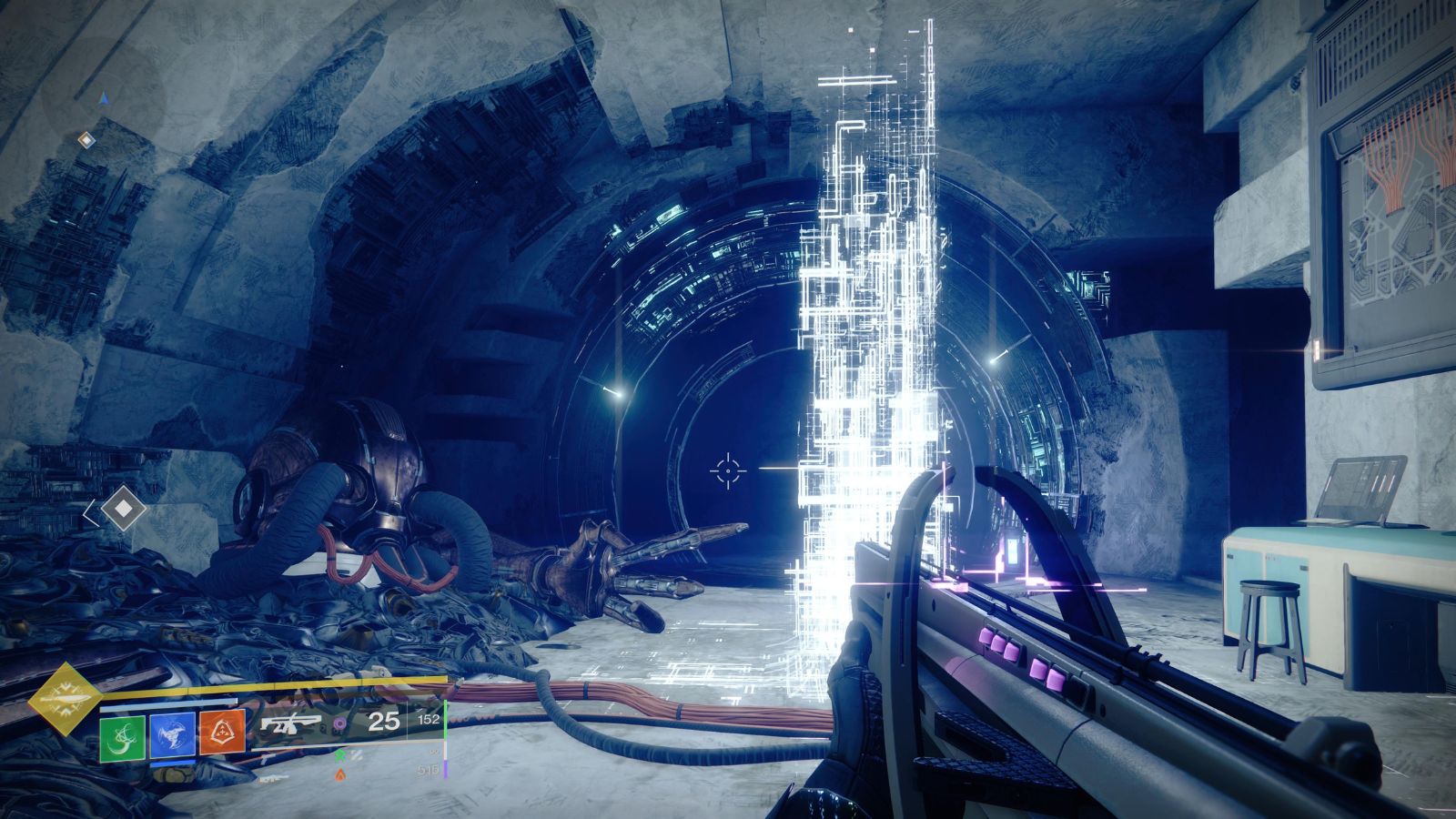Click the white health bar above the ability icons
The height and width of the screenshot is (819, 1456).
coord(168,701)
